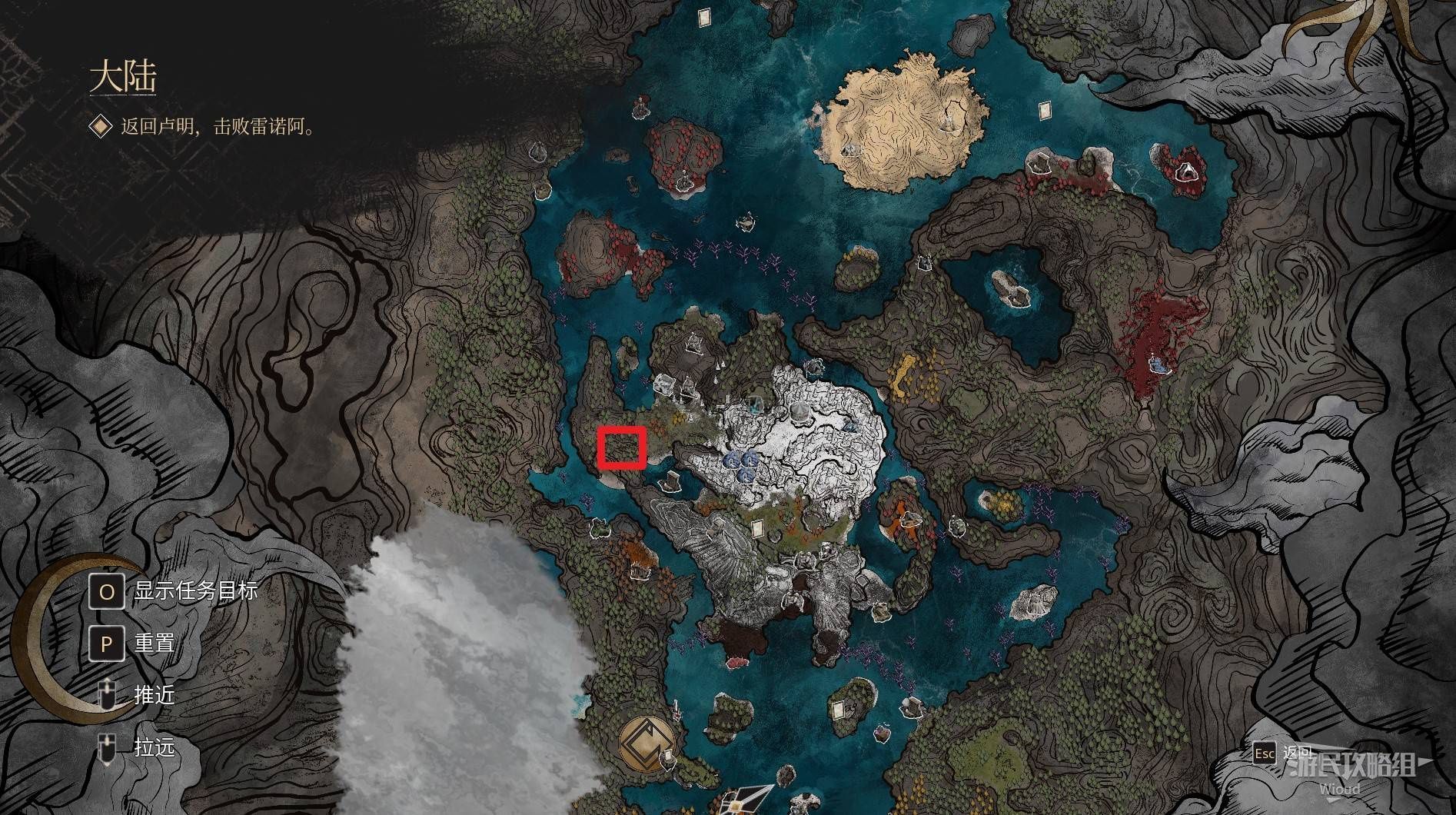Choose the 重置 map option

(155, 643)
